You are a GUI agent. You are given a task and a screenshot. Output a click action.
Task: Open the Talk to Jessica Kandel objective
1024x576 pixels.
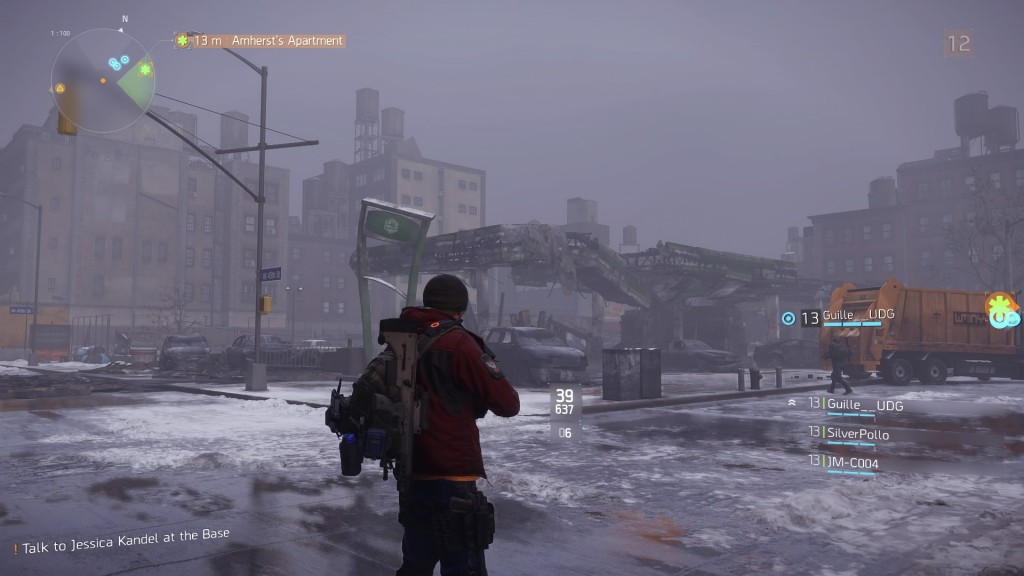point(123,541)
